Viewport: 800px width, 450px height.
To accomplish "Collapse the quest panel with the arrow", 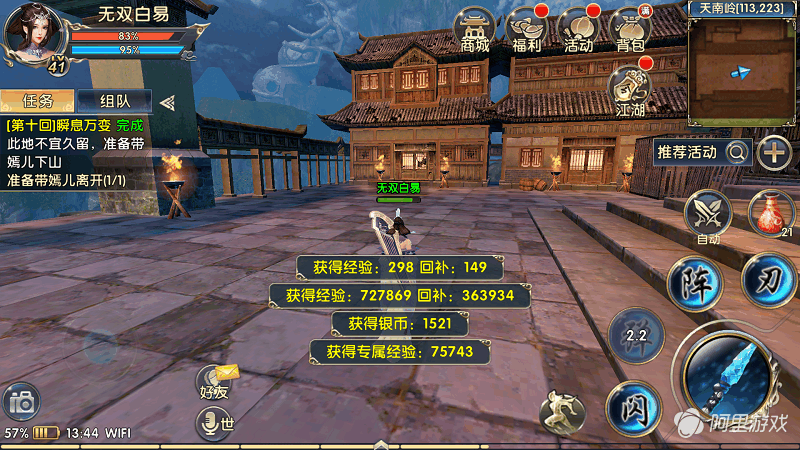I will click(168, 101).
